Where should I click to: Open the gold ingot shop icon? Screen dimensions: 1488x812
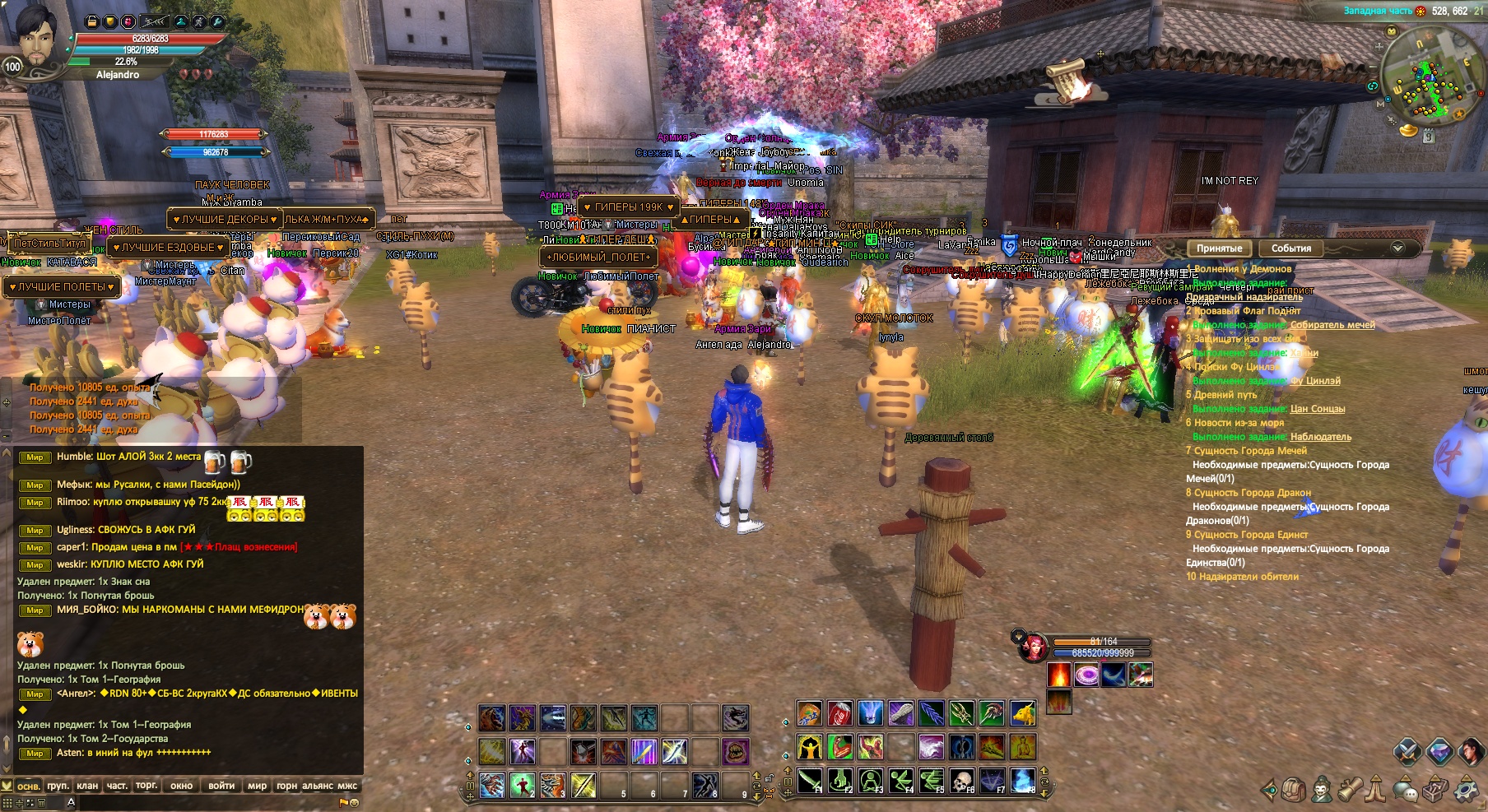1409,130
